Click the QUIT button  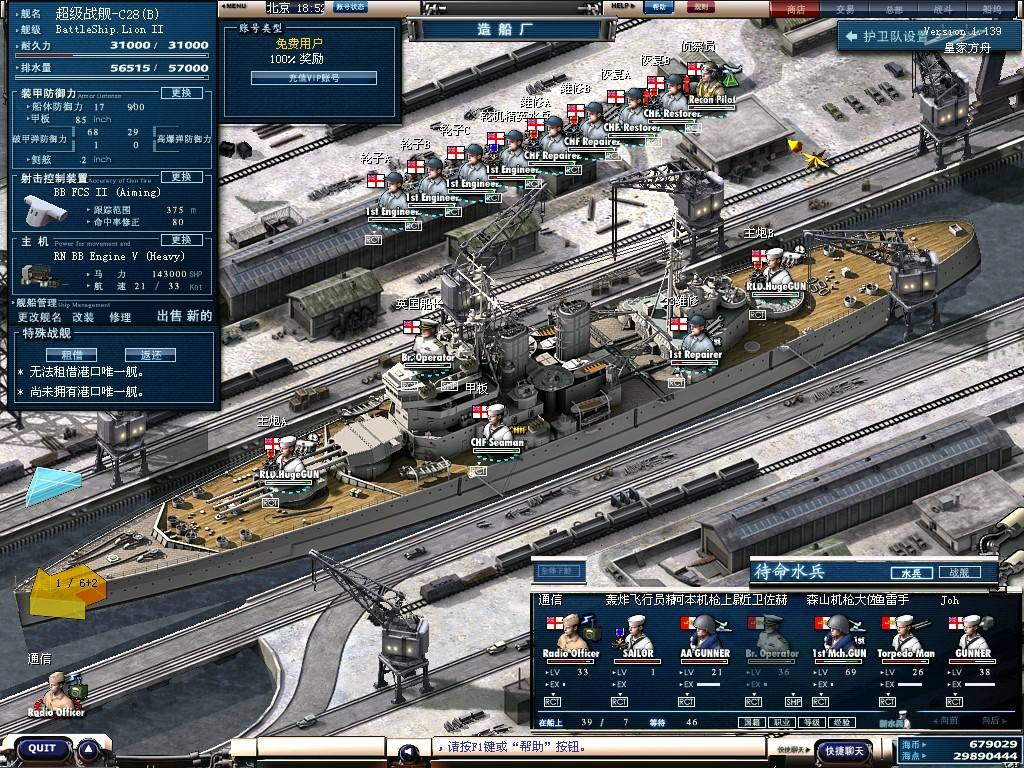tap(42, 748)
